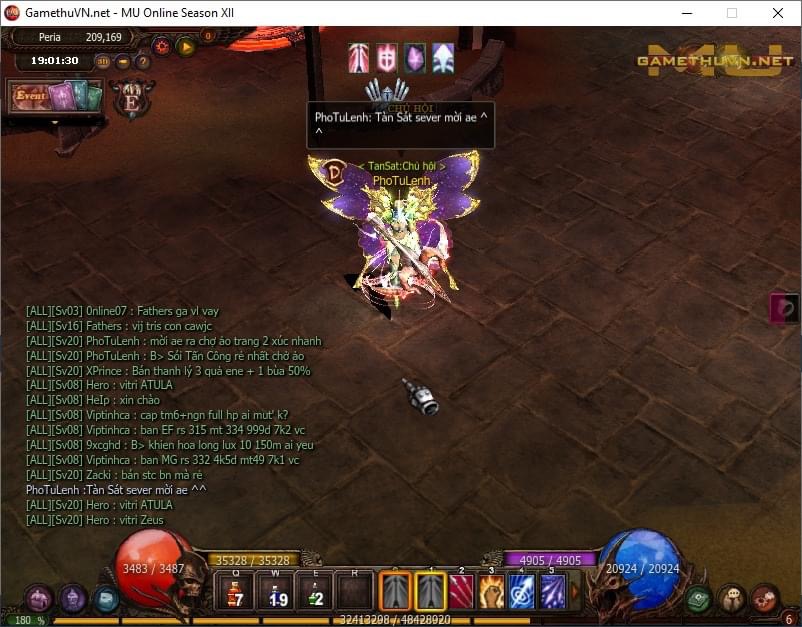Select the blue target arrow skill in slot 4
The width and height of the screenshot is (802, 627).
click(x=522, y=592)
